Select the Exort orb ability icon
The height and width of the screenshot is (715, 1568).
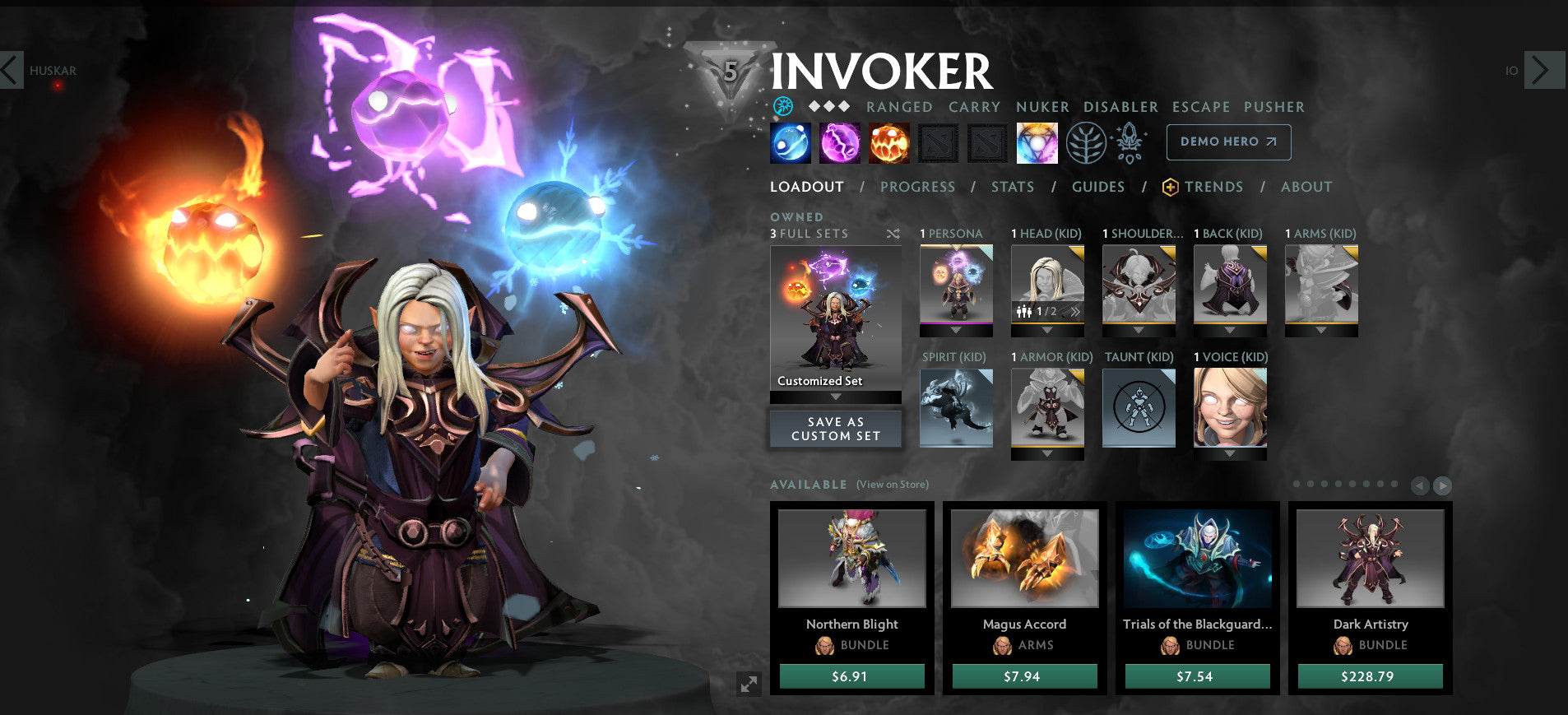889,142
